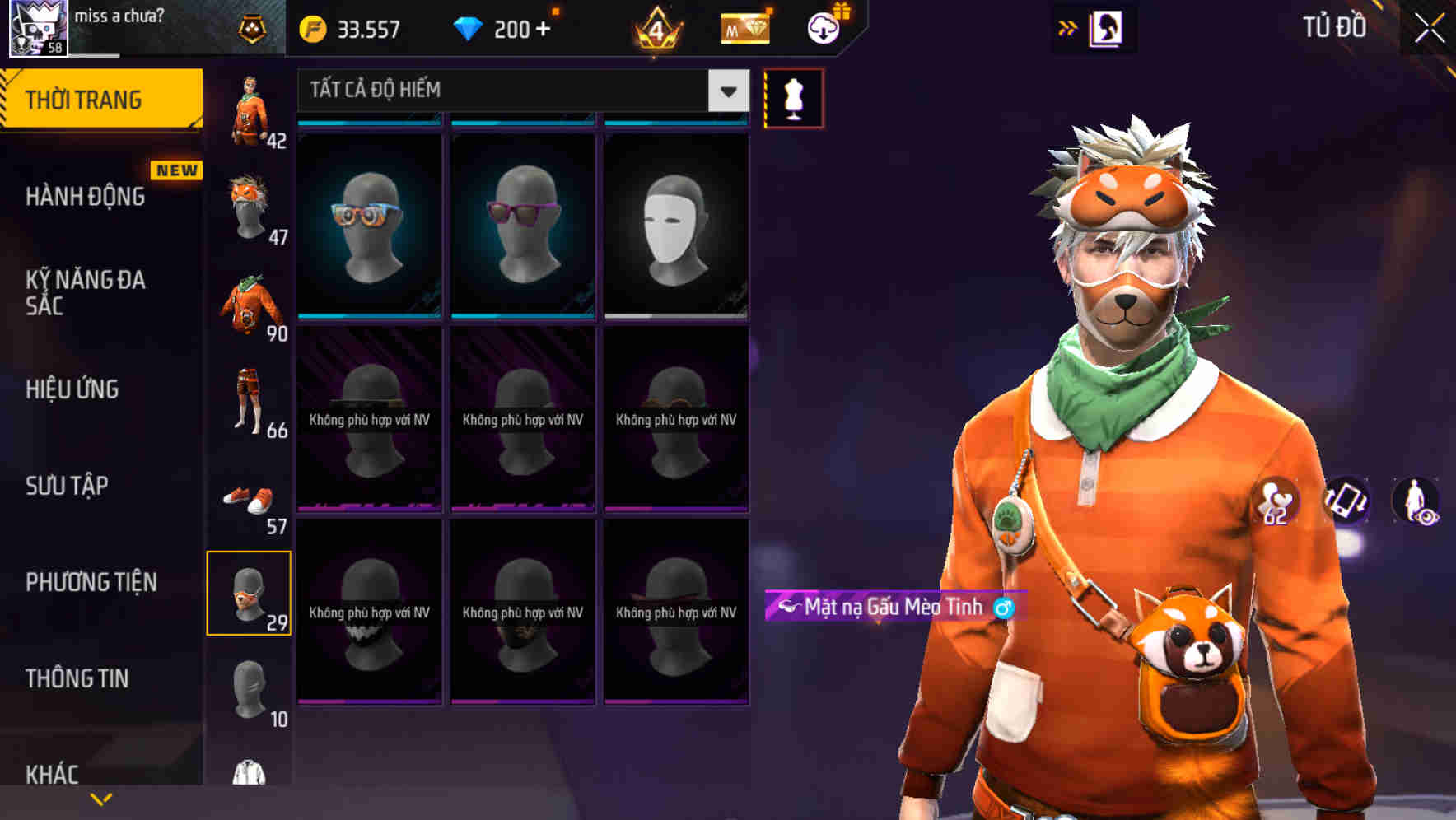Click the fashion card icon near TỦ ĐỒ
Image resolution: width=1456 pixels, height=820 pixels.
pos(1104,27)
